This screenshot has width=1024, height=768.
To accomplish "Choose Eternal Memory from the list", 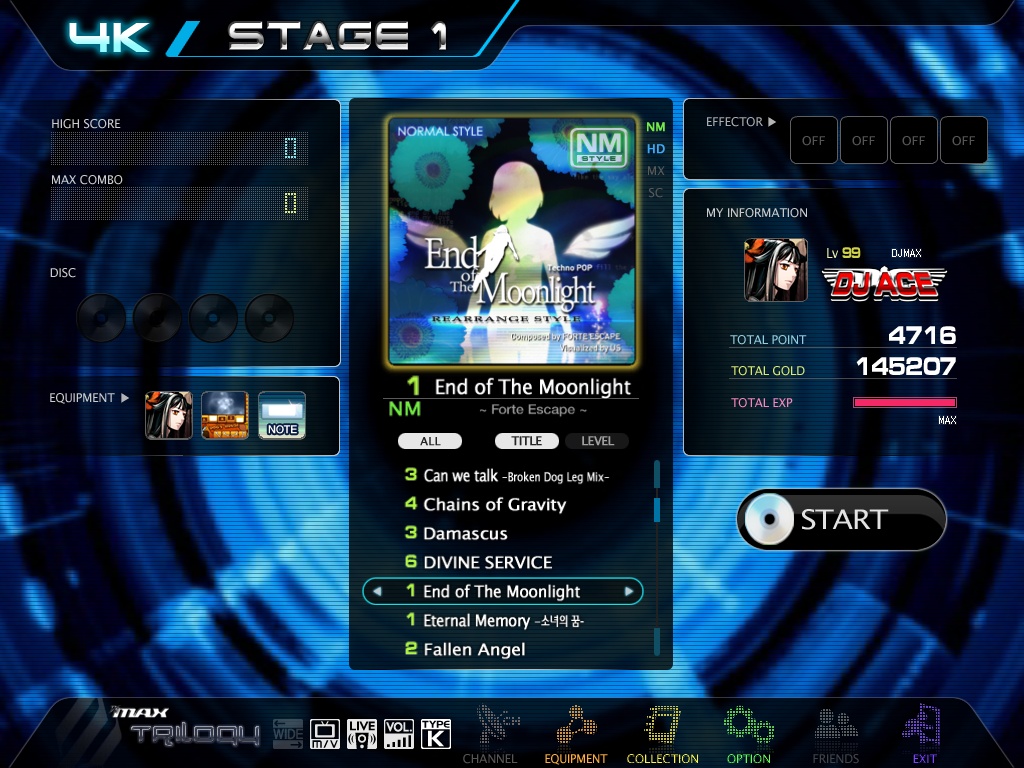I will coord(503,621).
